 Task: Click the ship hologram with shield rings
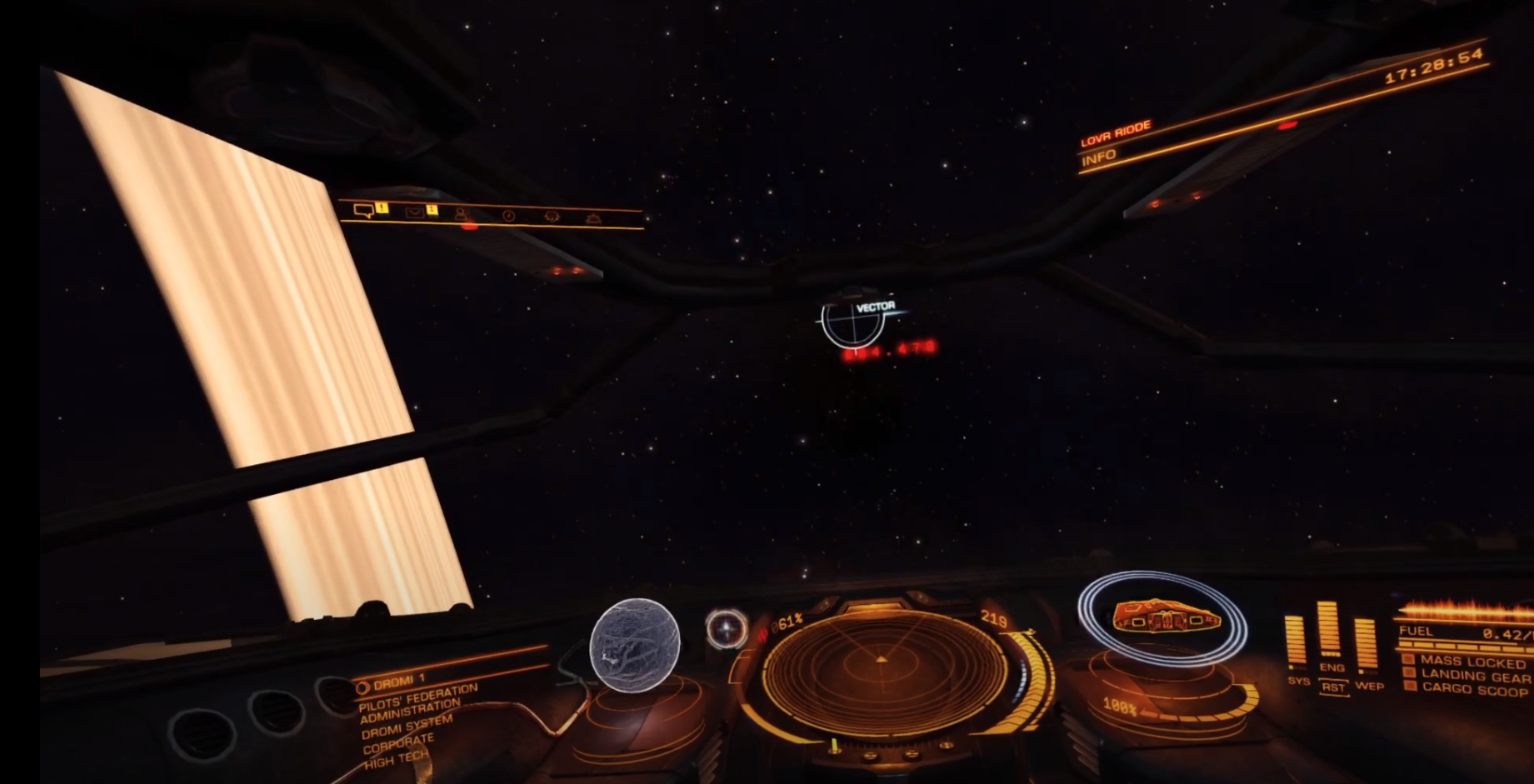point(1164,618)
